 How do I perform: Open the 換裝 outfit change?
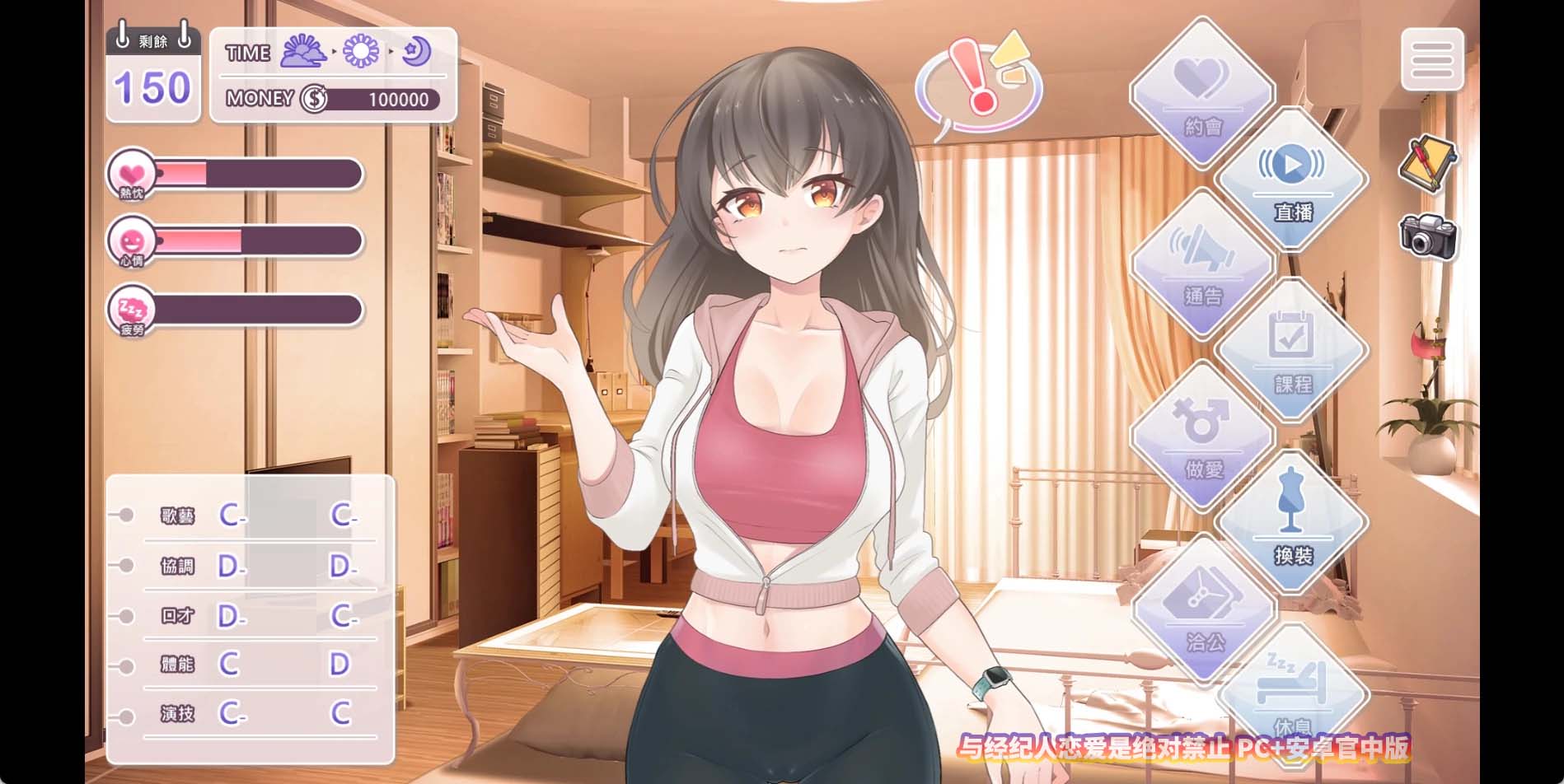click(x=1291, y=522)
